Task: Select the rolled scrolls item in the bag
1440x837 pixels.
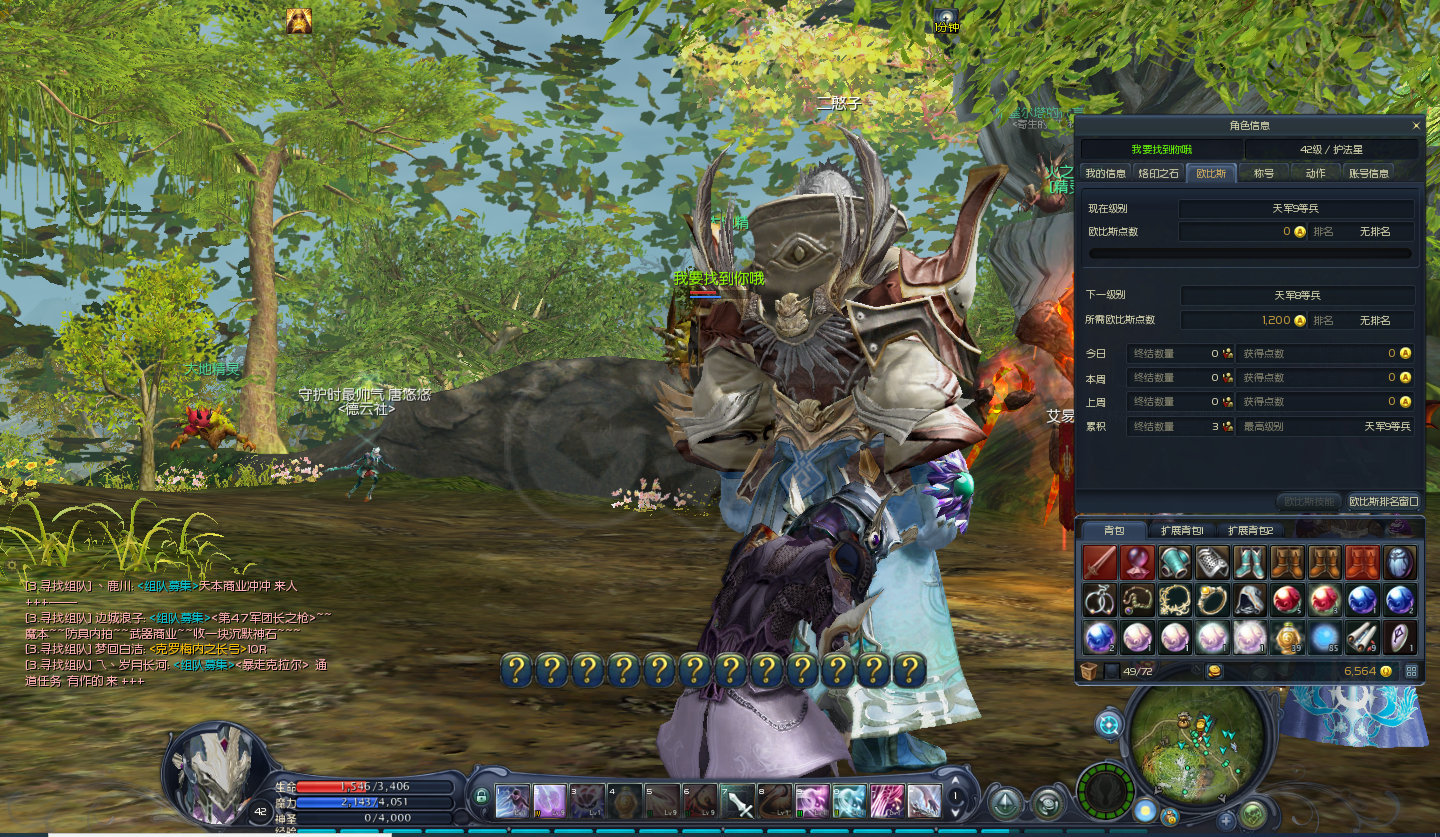Action: coord(1361,636)
